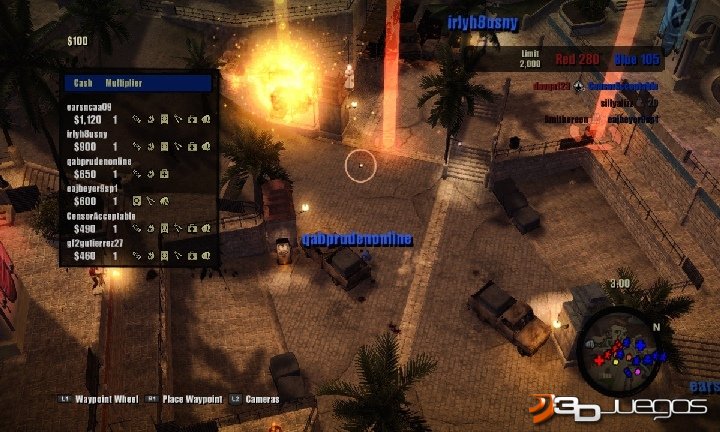Select player row earsncaa09 in the scoreboard
Image resolution: width=720 pixels, height=432 pixels.
[x=137, y=112]
